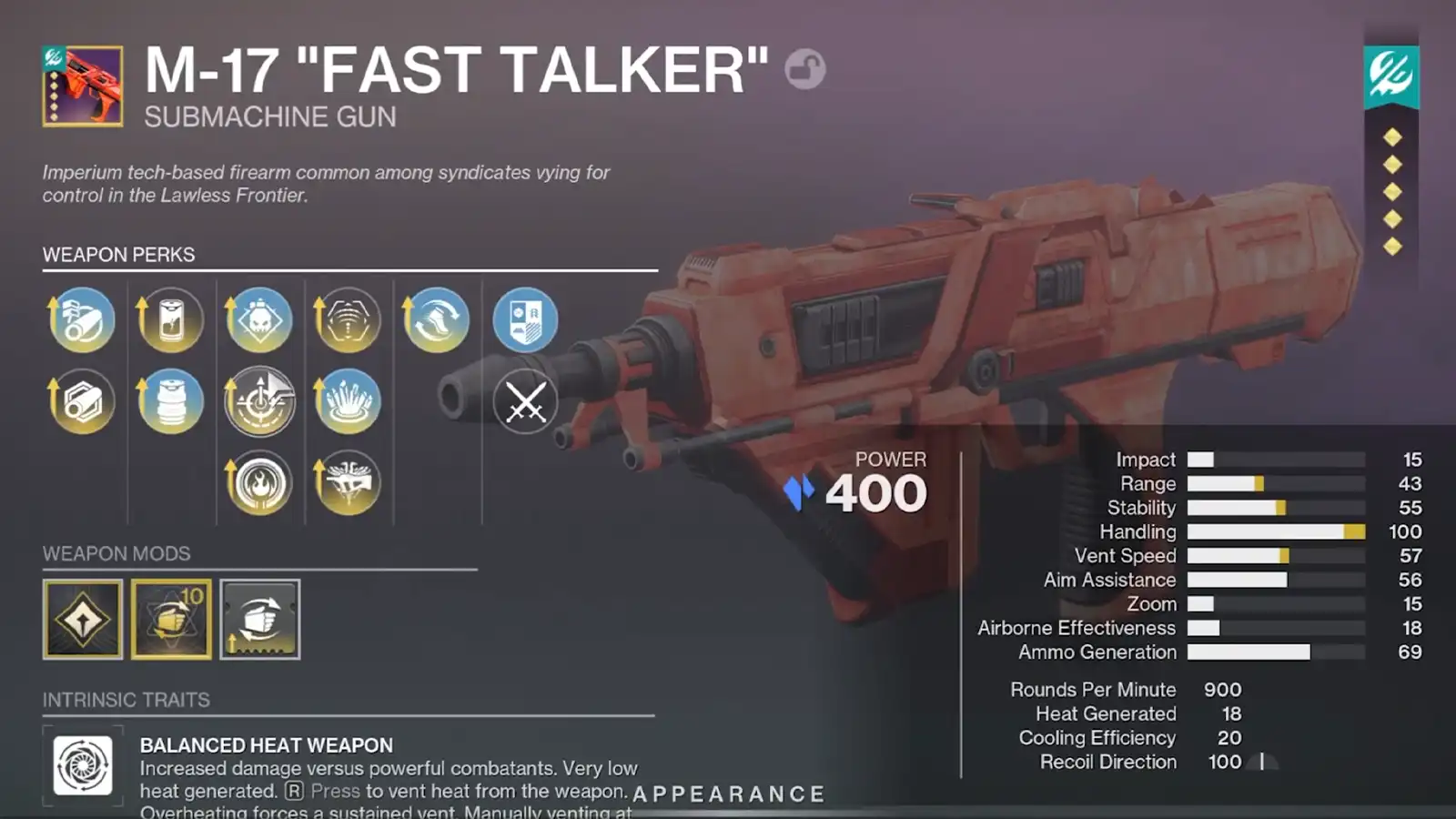Select the gold x10 stacked weapon mod
1456x819 pixels.
pyautogui.click(x=170, y=619)
